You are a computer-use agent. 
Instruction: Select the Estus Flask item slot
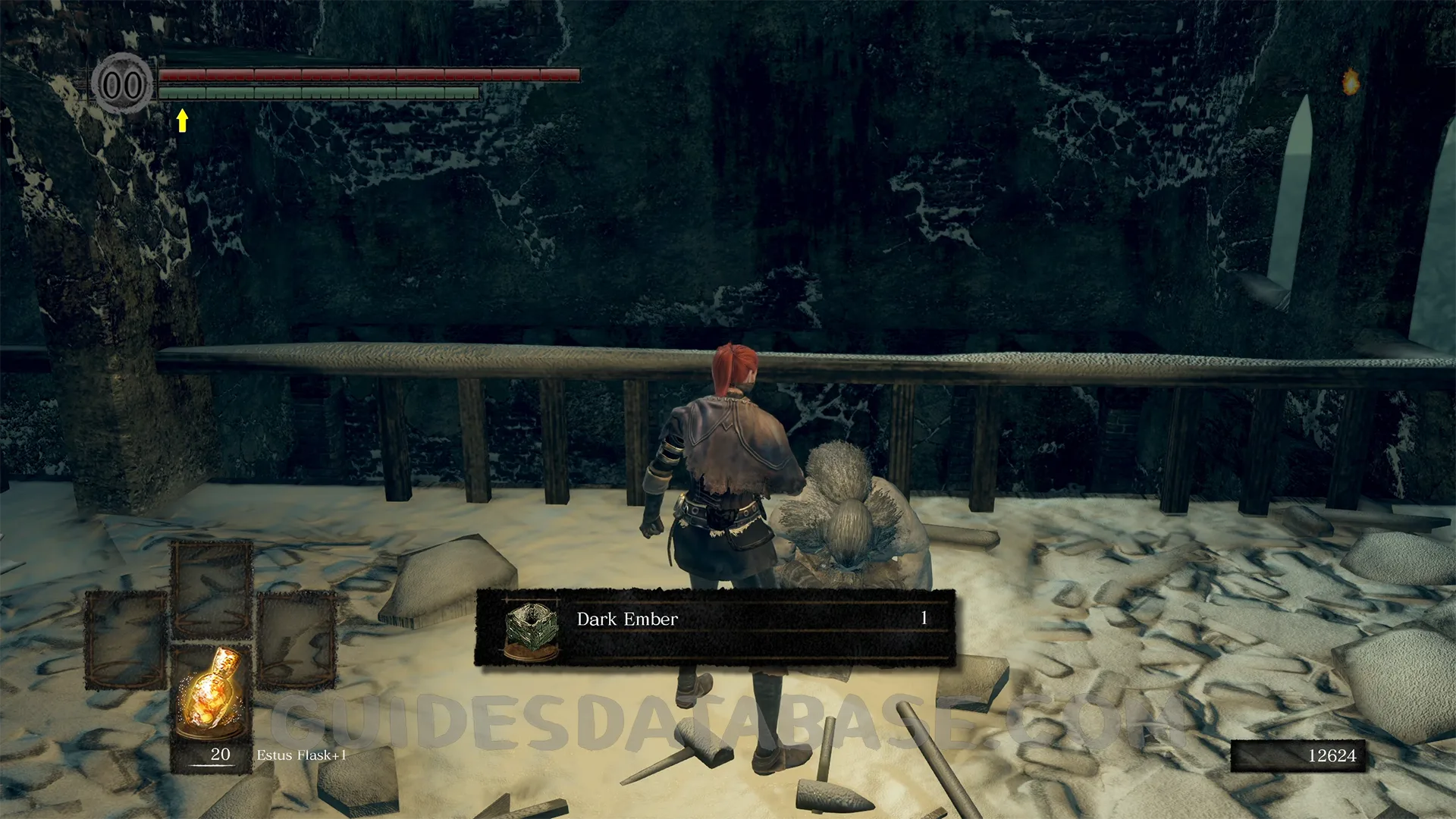pos(211,707)
